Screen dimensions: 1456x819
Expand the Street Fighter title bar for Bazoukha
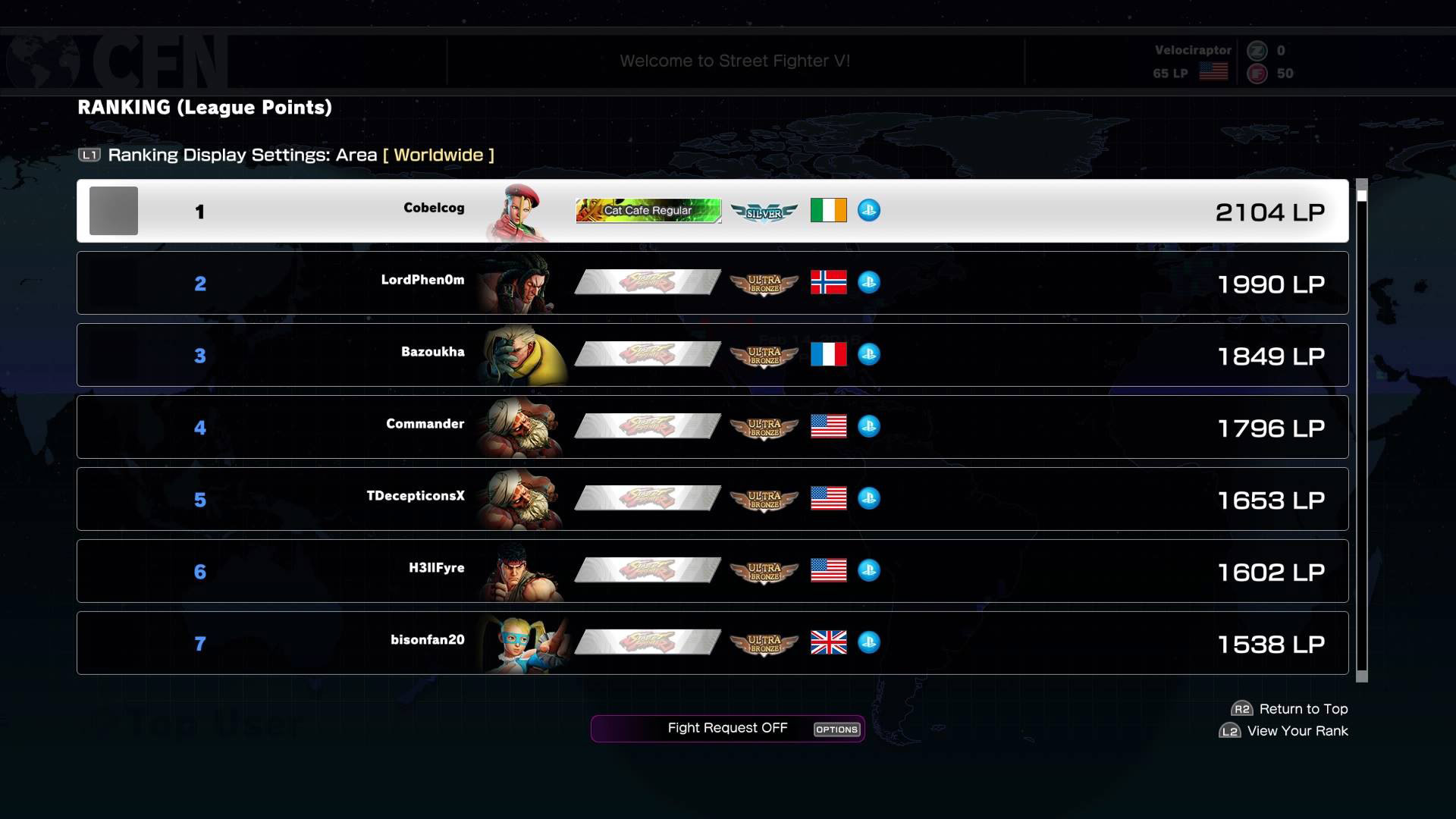tap(648, 354)
